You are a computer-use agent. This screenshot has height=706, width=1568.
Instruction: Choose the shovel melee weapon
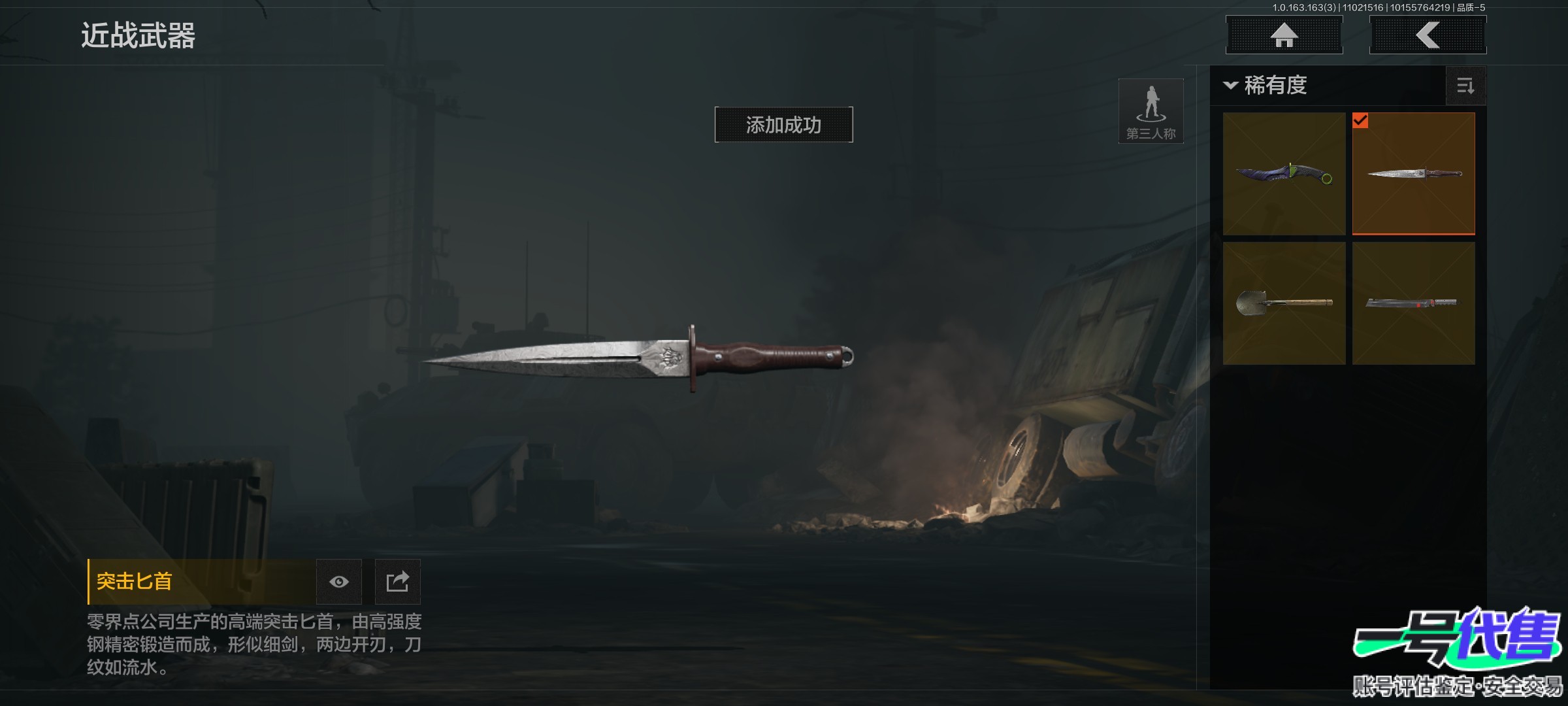(1284, 303)
